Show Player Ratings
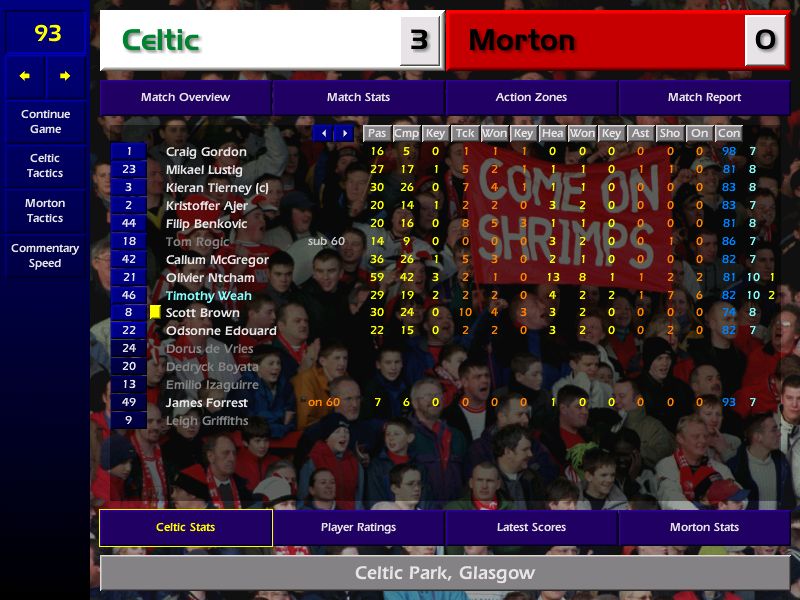The image size is (800, 600). (x=358, y=528)
